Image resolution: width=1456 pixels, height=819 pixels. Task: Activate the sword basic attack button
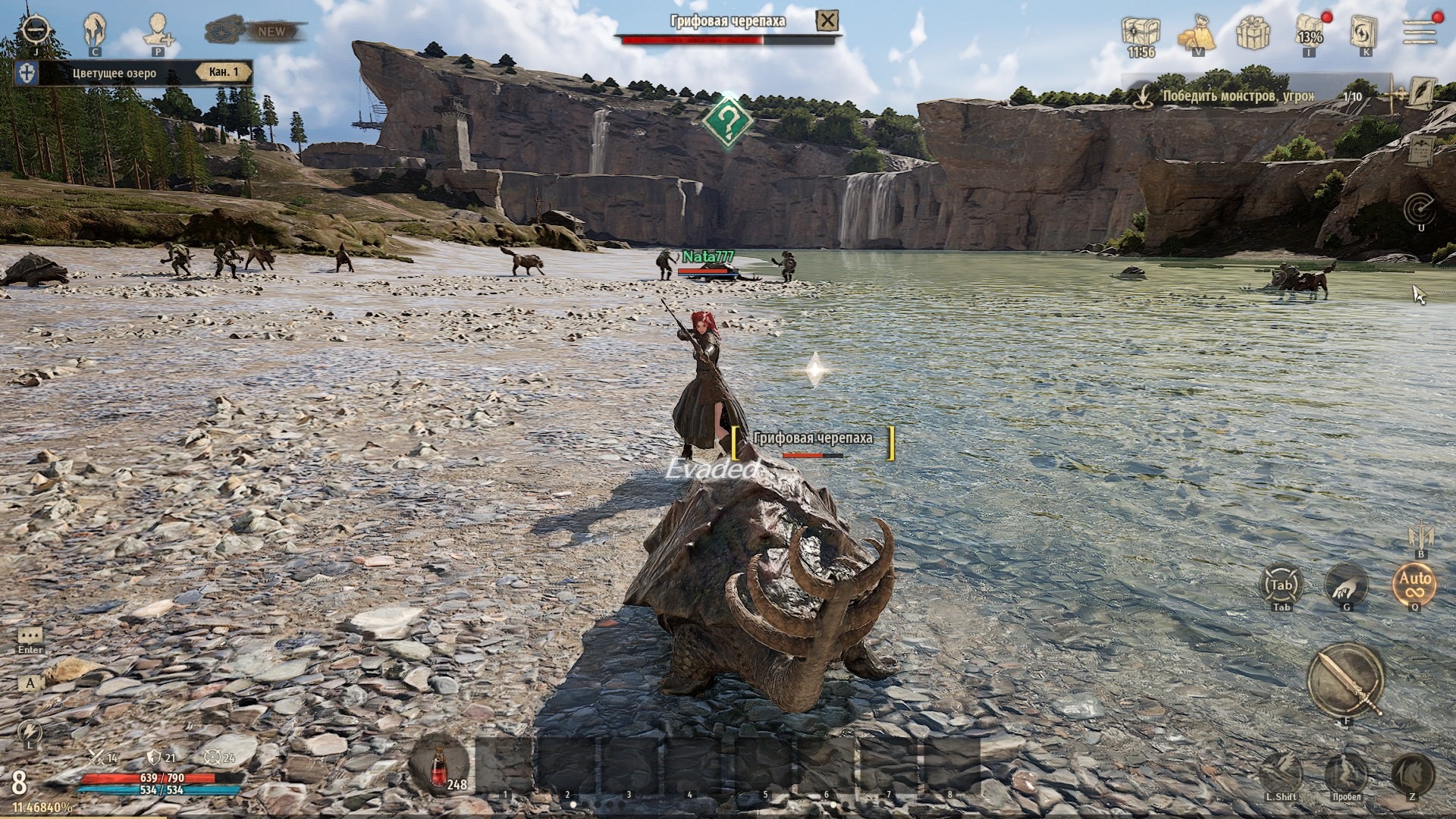click(x=1347, y=680)
